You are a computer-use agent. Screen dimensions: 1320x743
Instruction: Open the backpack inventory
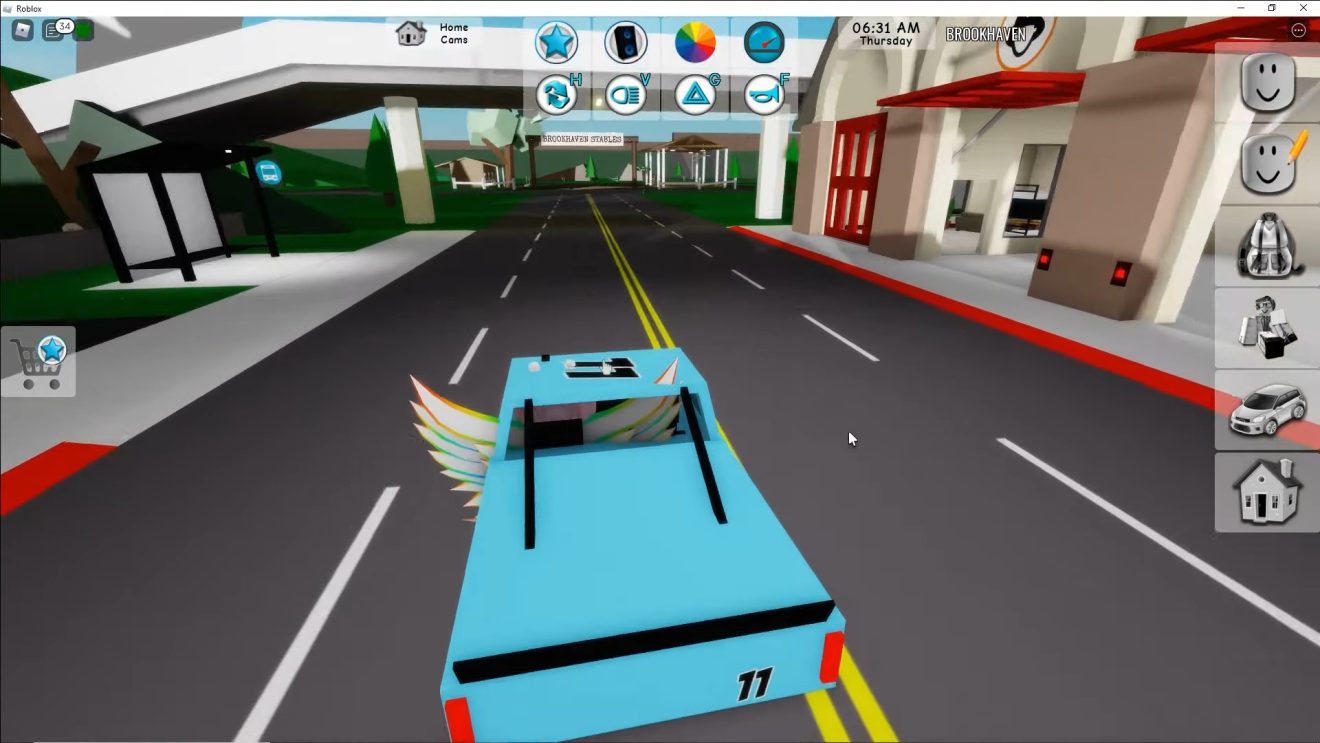1267,246
